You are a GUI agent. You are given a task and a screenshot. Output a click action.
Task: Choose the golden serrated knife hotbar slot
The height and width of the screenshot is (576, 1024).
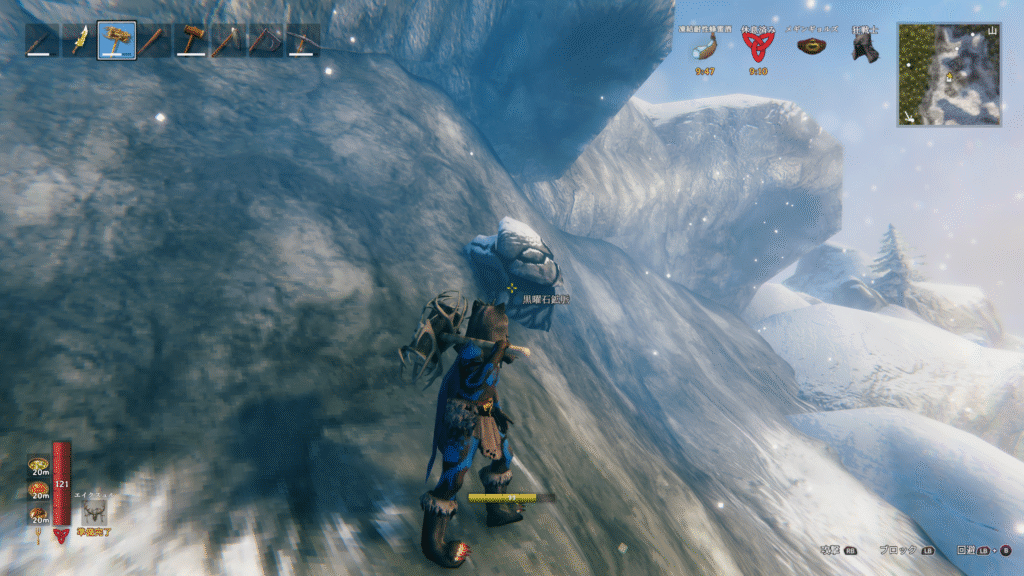pyautogui.click(x=79, y=40)
